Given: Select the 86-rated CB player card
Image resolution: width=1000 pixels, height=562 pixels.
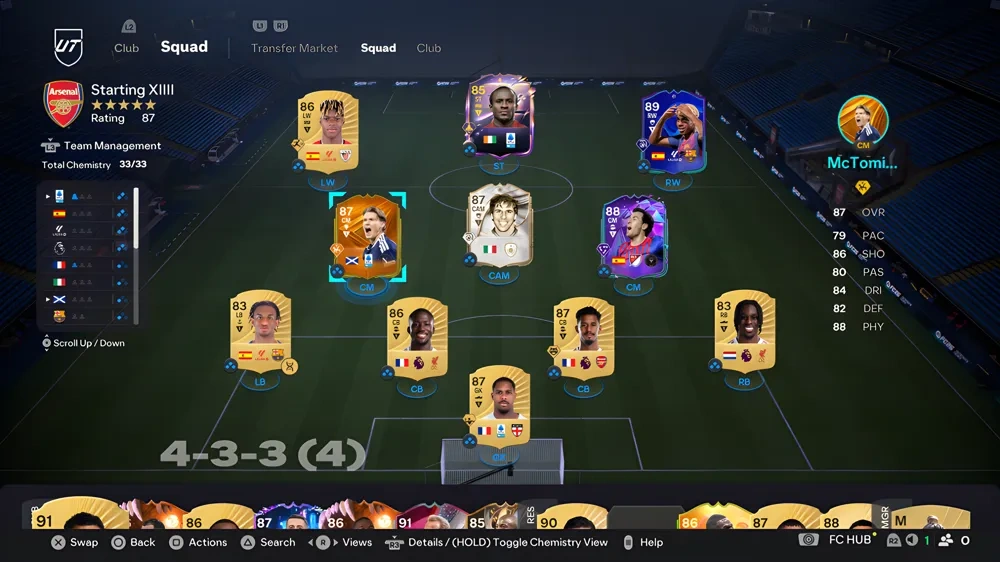Looking at the screenshot, I should coord(417,338).
